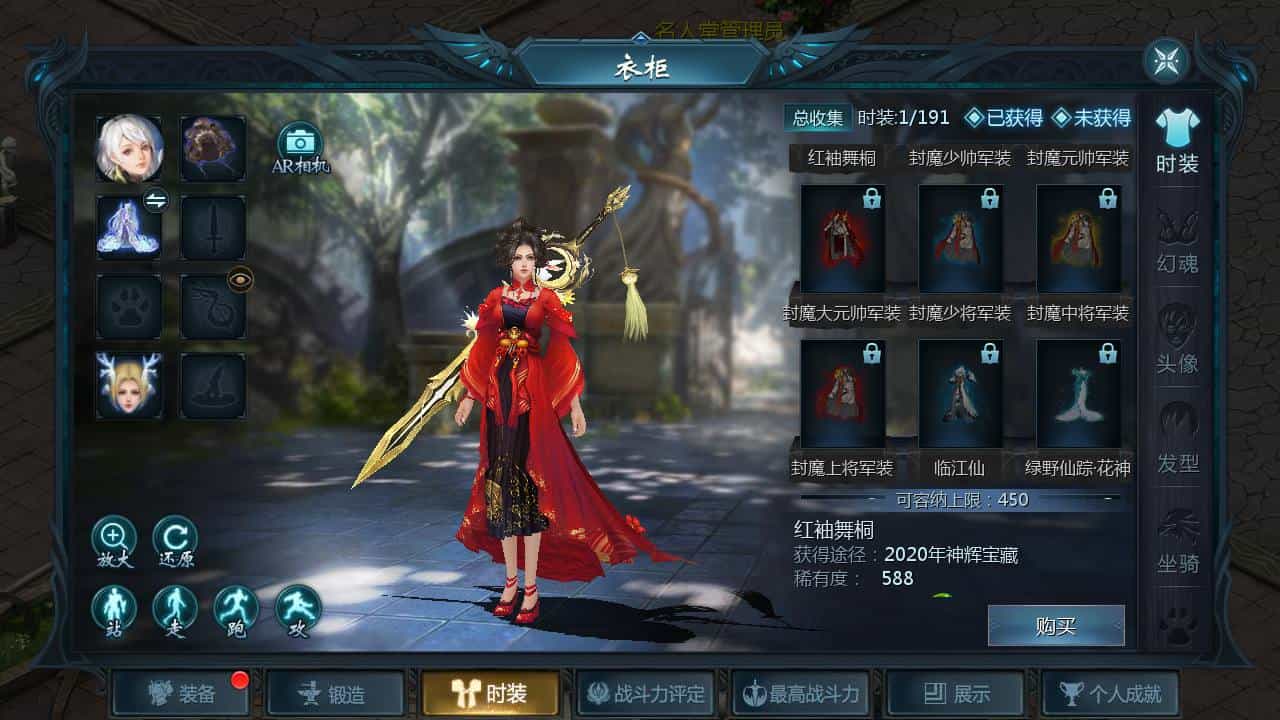The width and height of the screenshot is (1280, 720).
Task: Reset the character view with 还原
Action: 175,540
